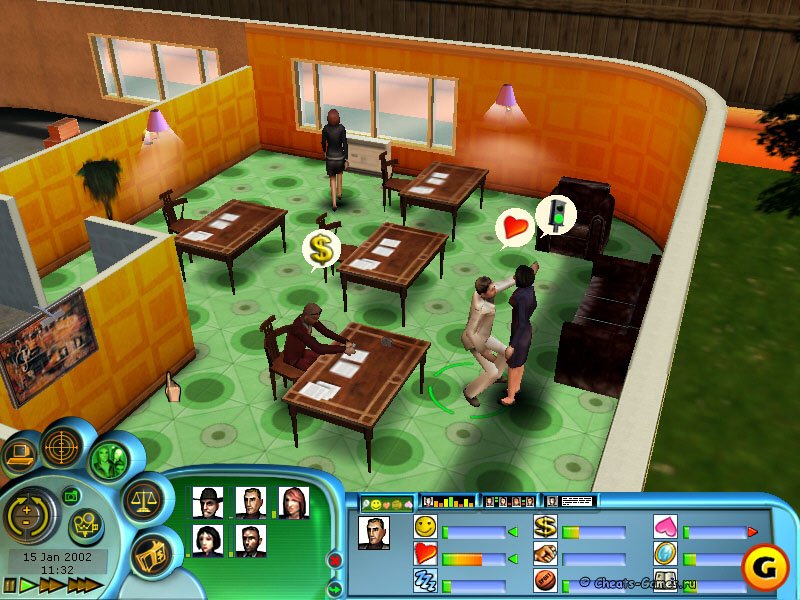Click the red X button on panel
This screenshot has width=800, height=600.
pyautogui.click(x=335, y=559)
